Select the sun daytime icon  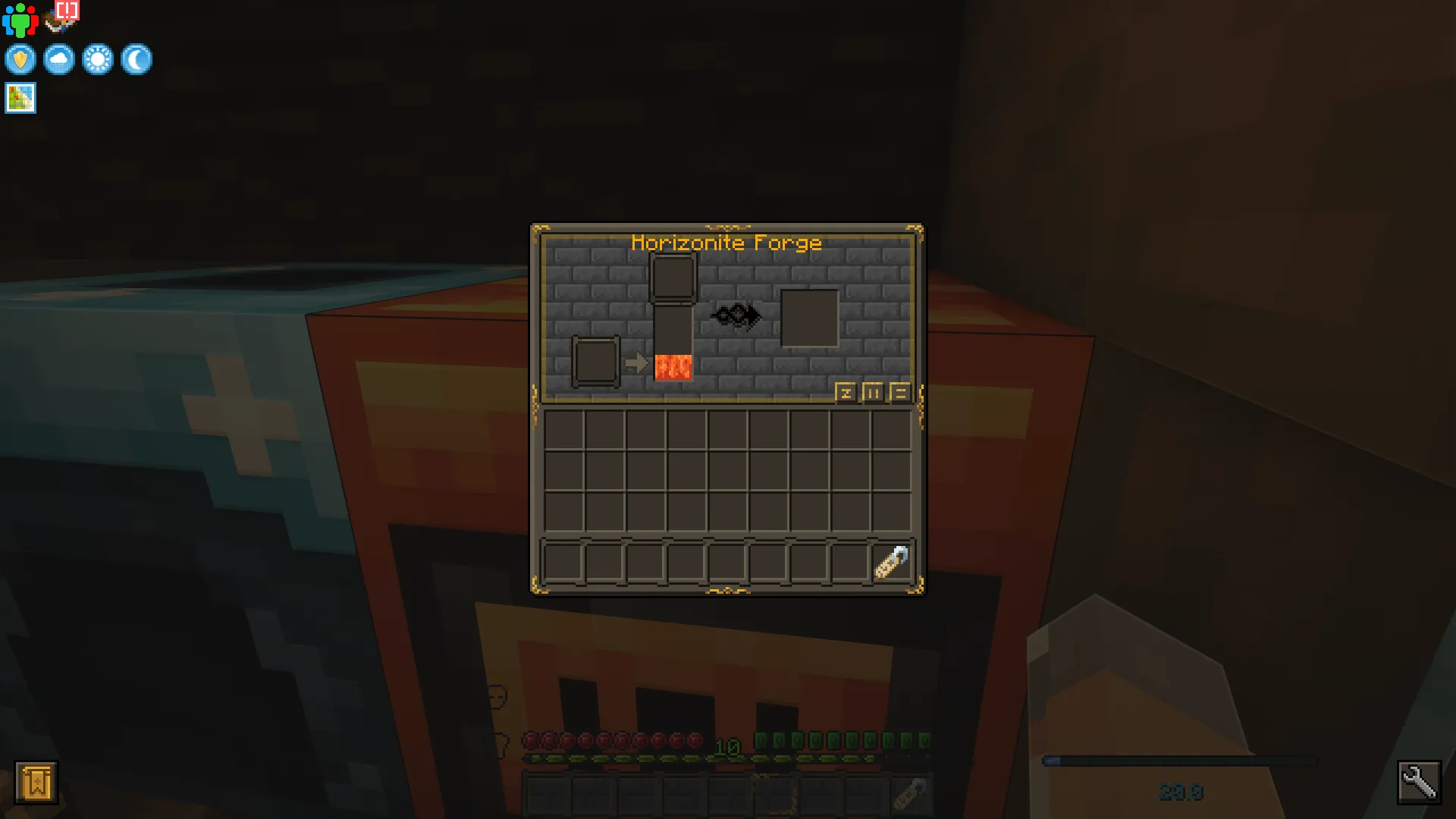(99, 60)
